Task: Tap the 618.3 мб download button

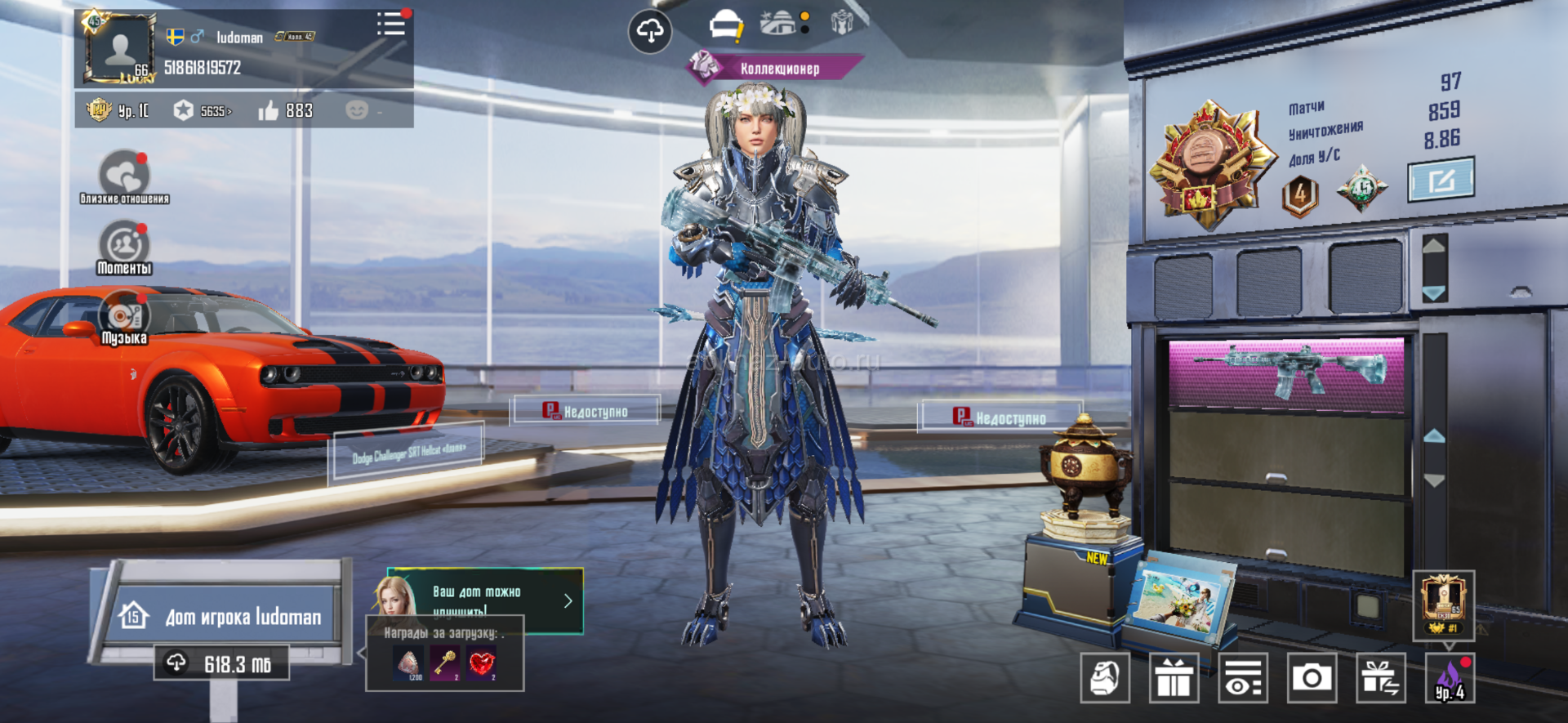Action: [x=221, y=663]
